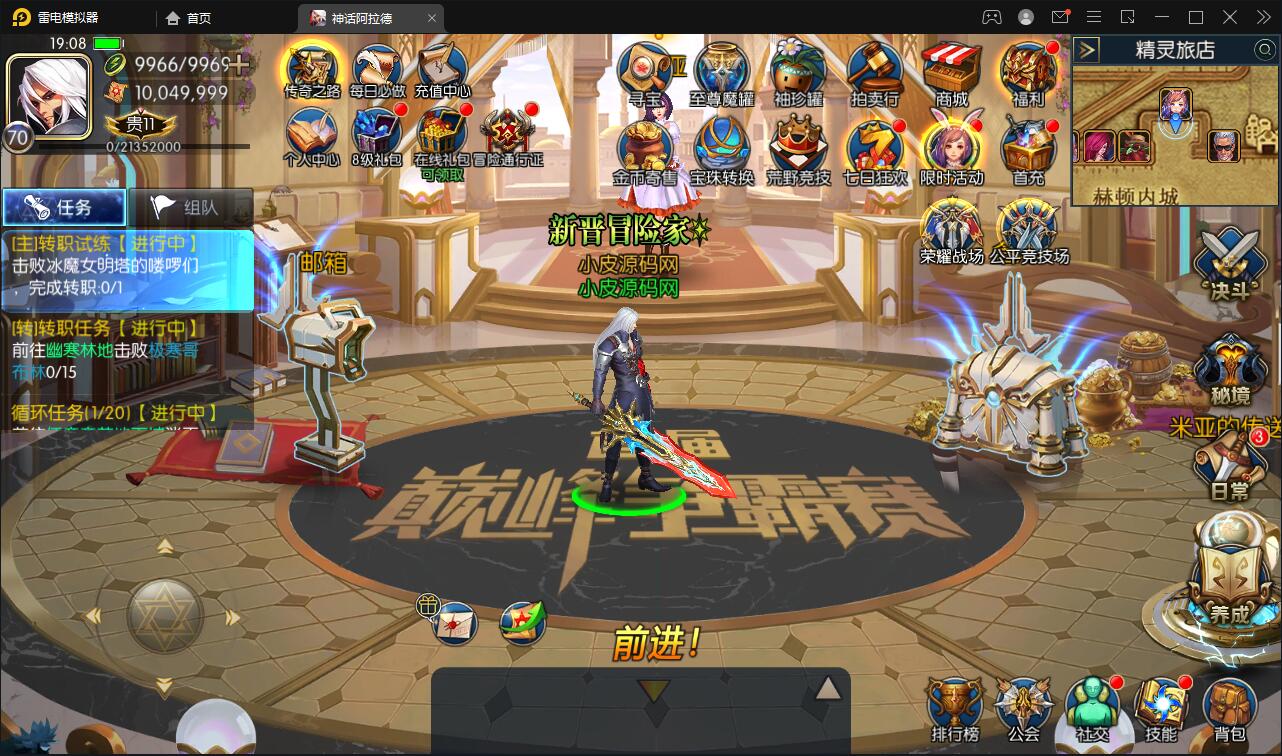Open the 决斗 duel menu

(x=1231, y=261)
